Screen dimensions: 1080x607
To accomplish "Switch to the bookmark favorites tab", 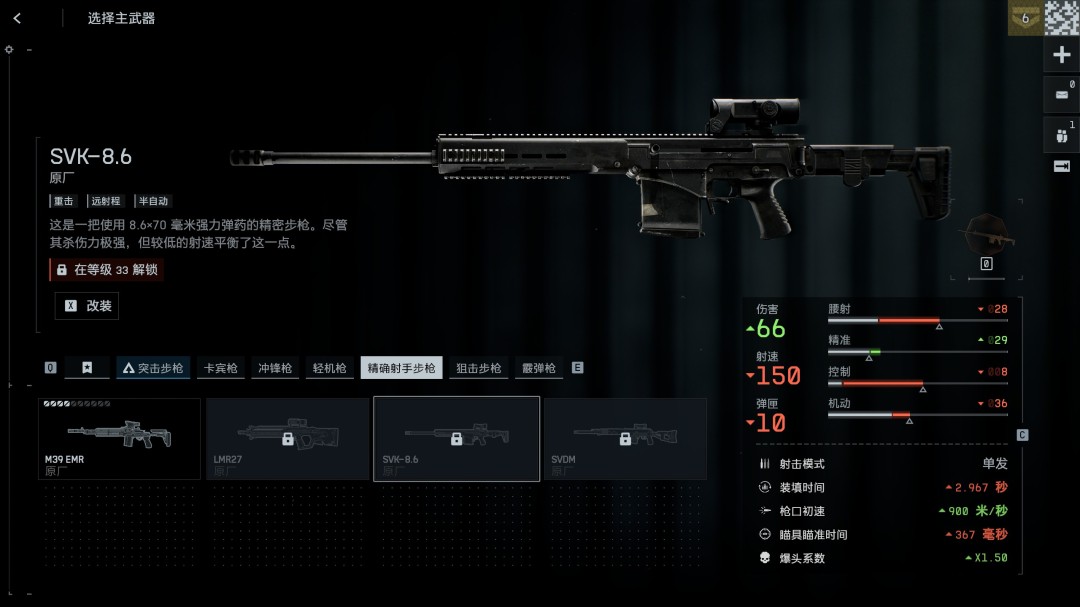I will click(x=87, y=368).
